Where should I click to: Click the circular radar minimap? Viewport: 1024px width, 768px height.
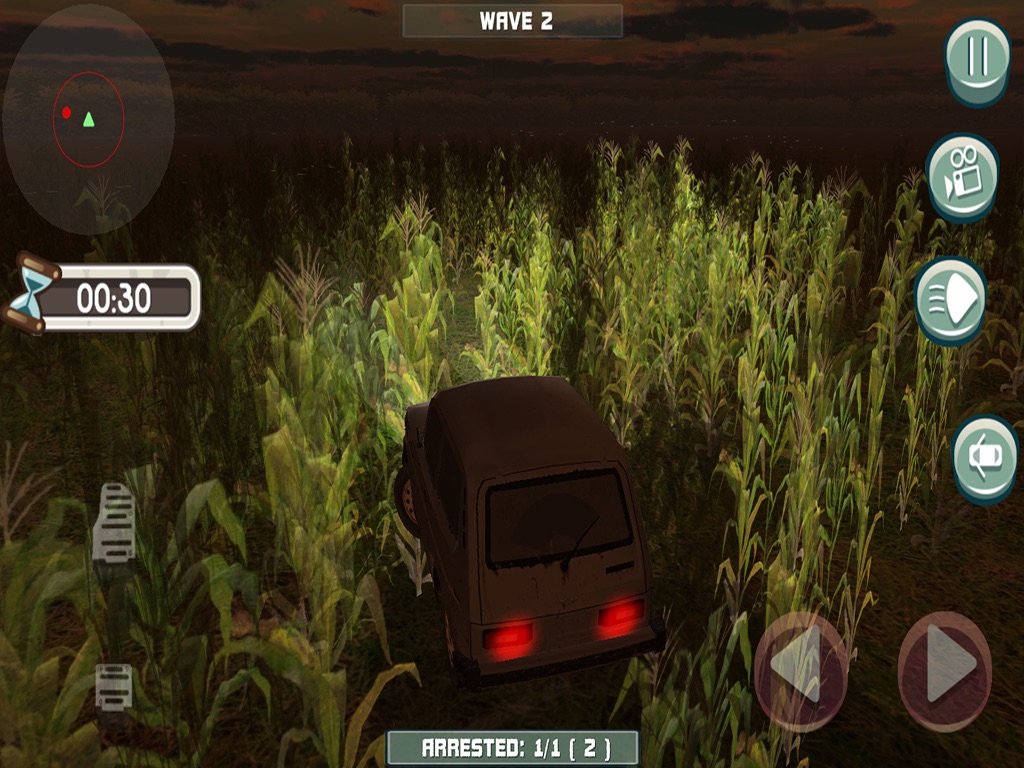point(88,119)
